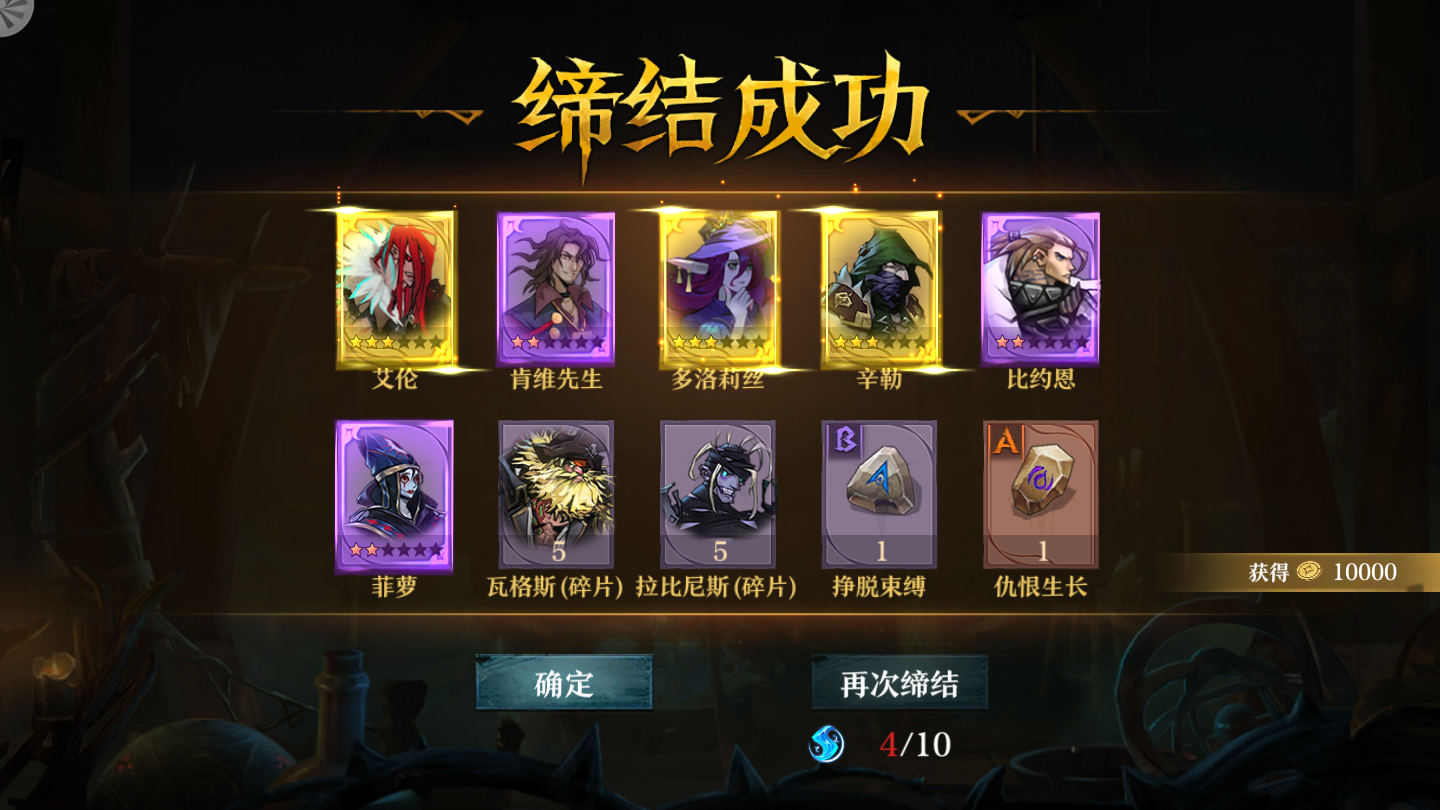Select the 肯维先生 purple hero card
The width and height of the screenshot is (1440, 810).
click(555, 285)
